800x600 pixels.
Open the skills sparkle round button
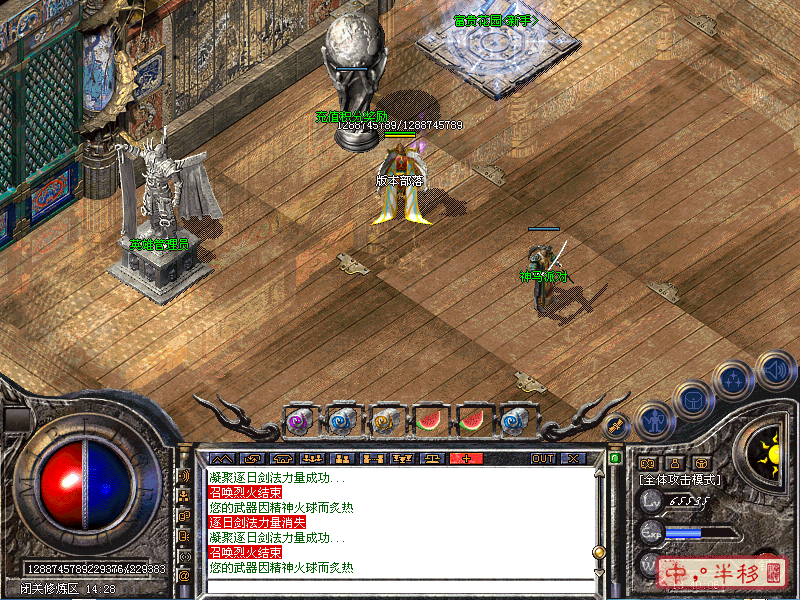click(732, 380)
